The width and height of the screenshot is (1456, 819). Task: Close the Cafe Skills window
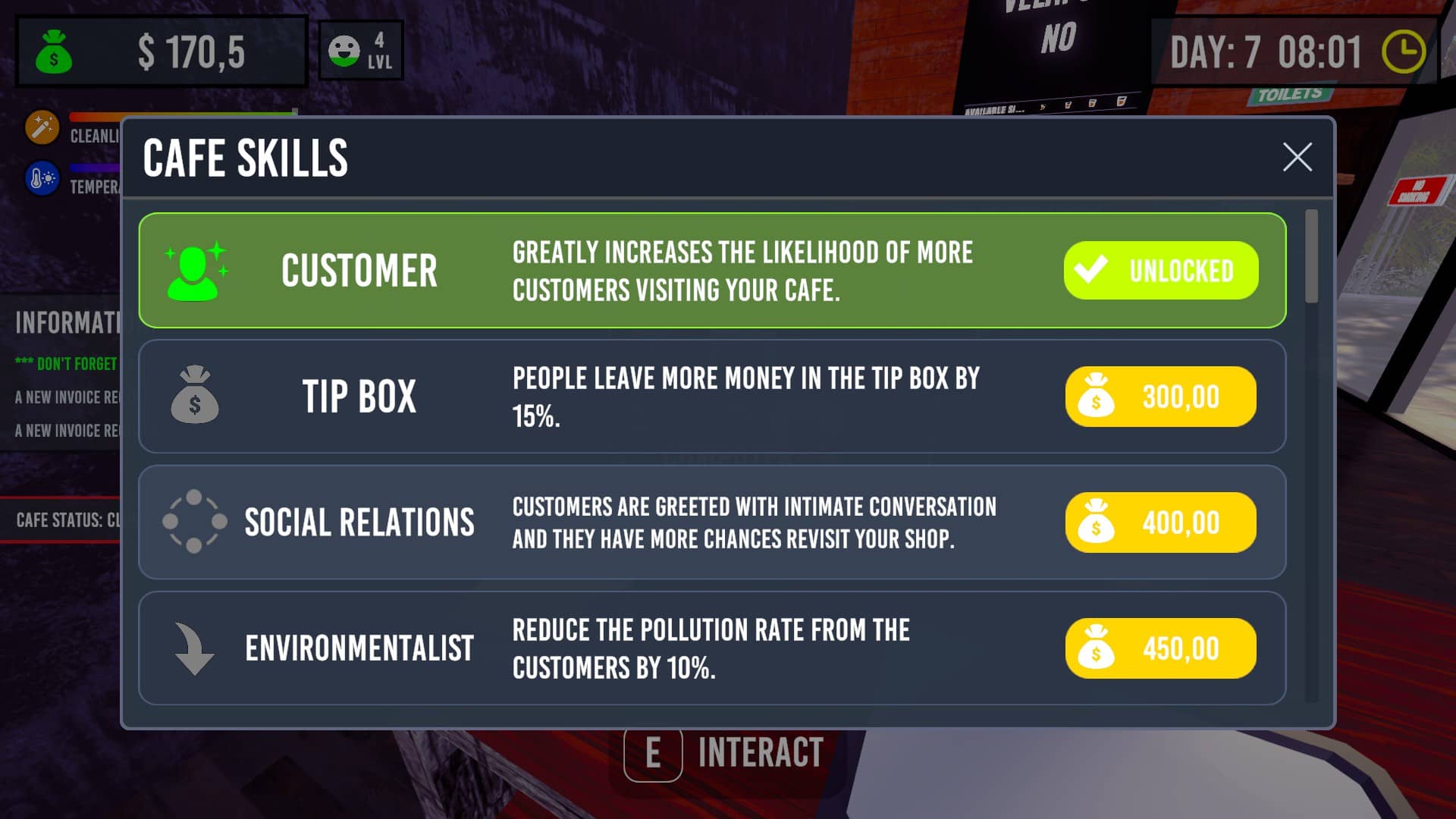pyautogui.click(x=1297, y=157)
